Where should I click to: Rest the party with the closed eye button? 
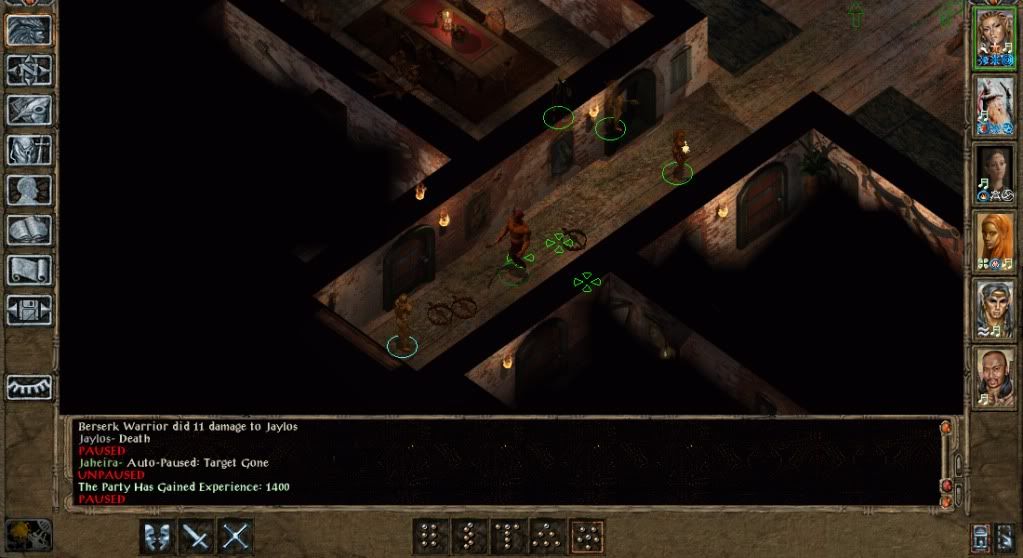29,387
